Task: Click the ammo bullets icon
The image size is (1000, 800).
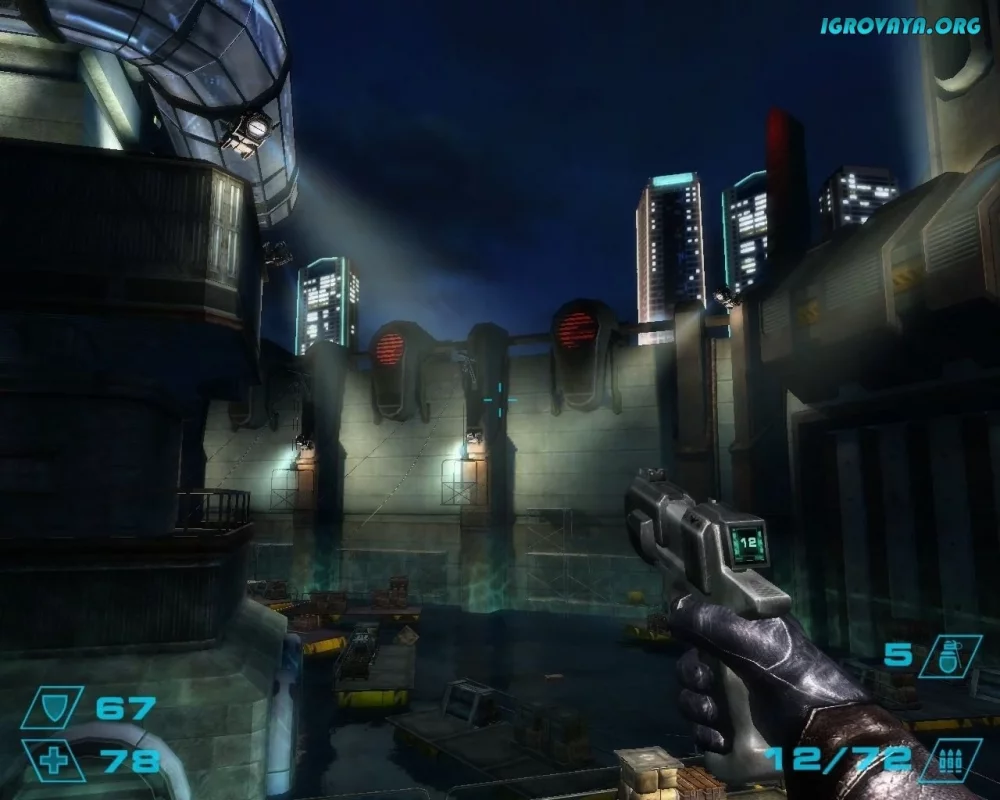Action: [x=948, y=760]
